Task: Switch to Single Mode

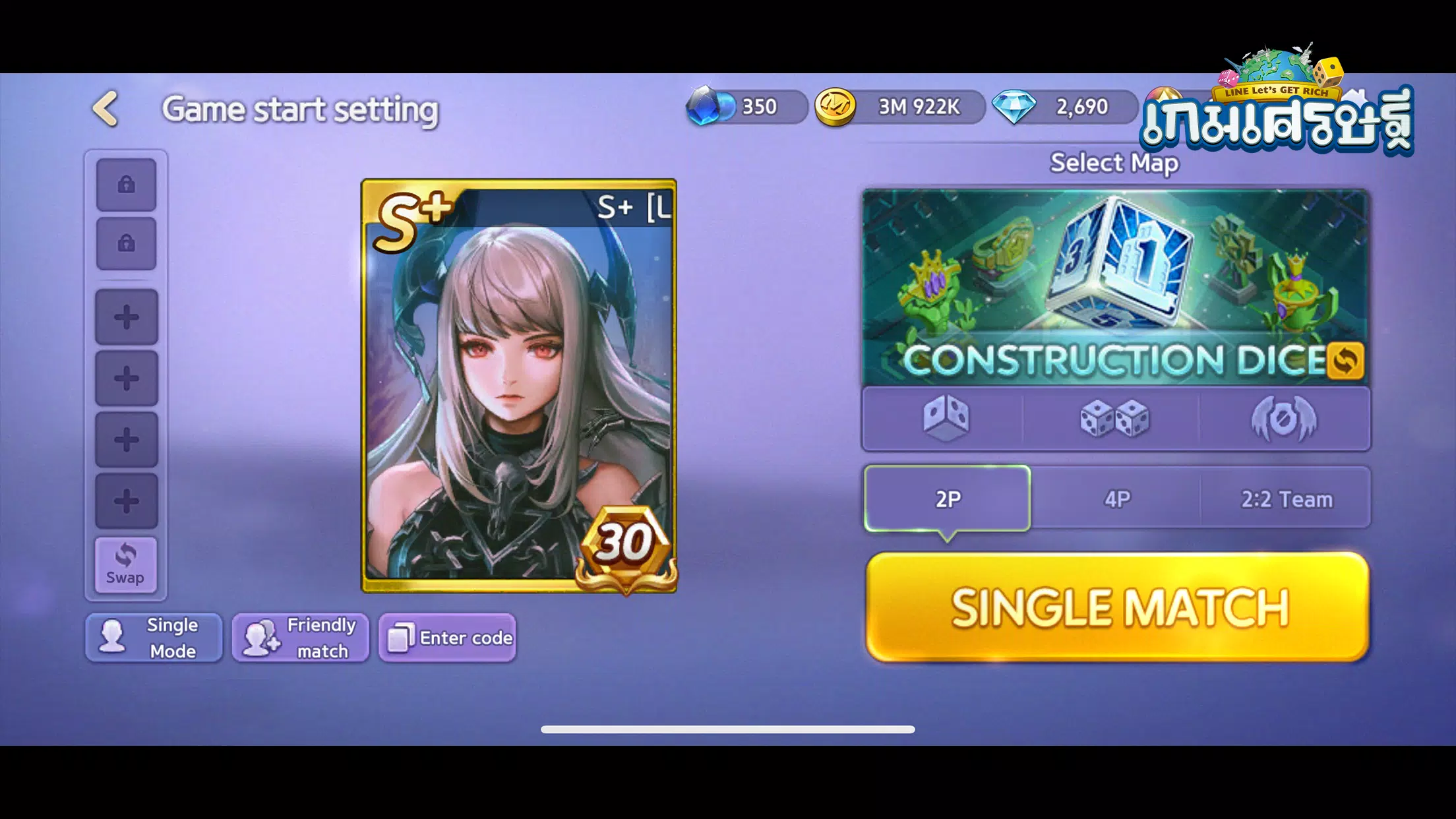Action: [x=154, y=637]
